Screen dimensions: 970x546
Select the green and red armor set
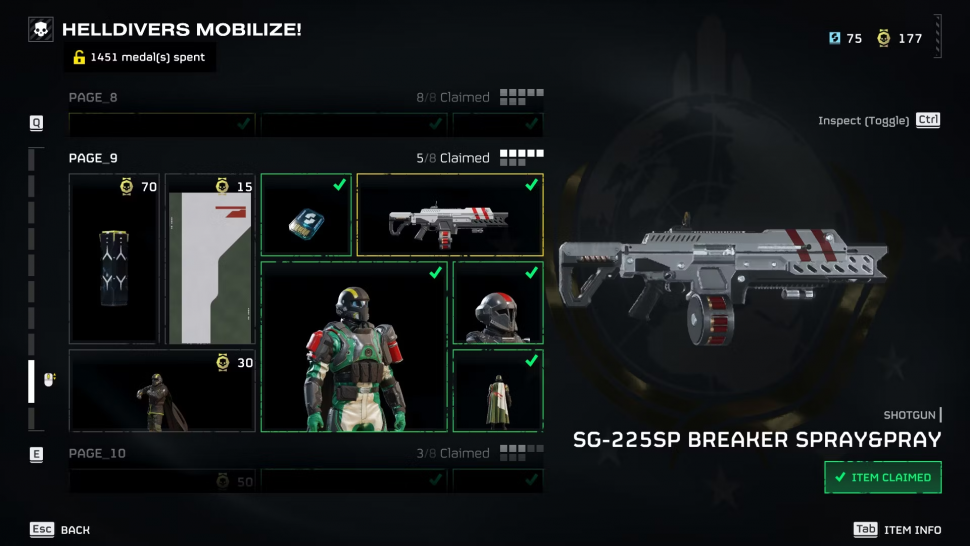pyautogui.click(x=354, y=346)
